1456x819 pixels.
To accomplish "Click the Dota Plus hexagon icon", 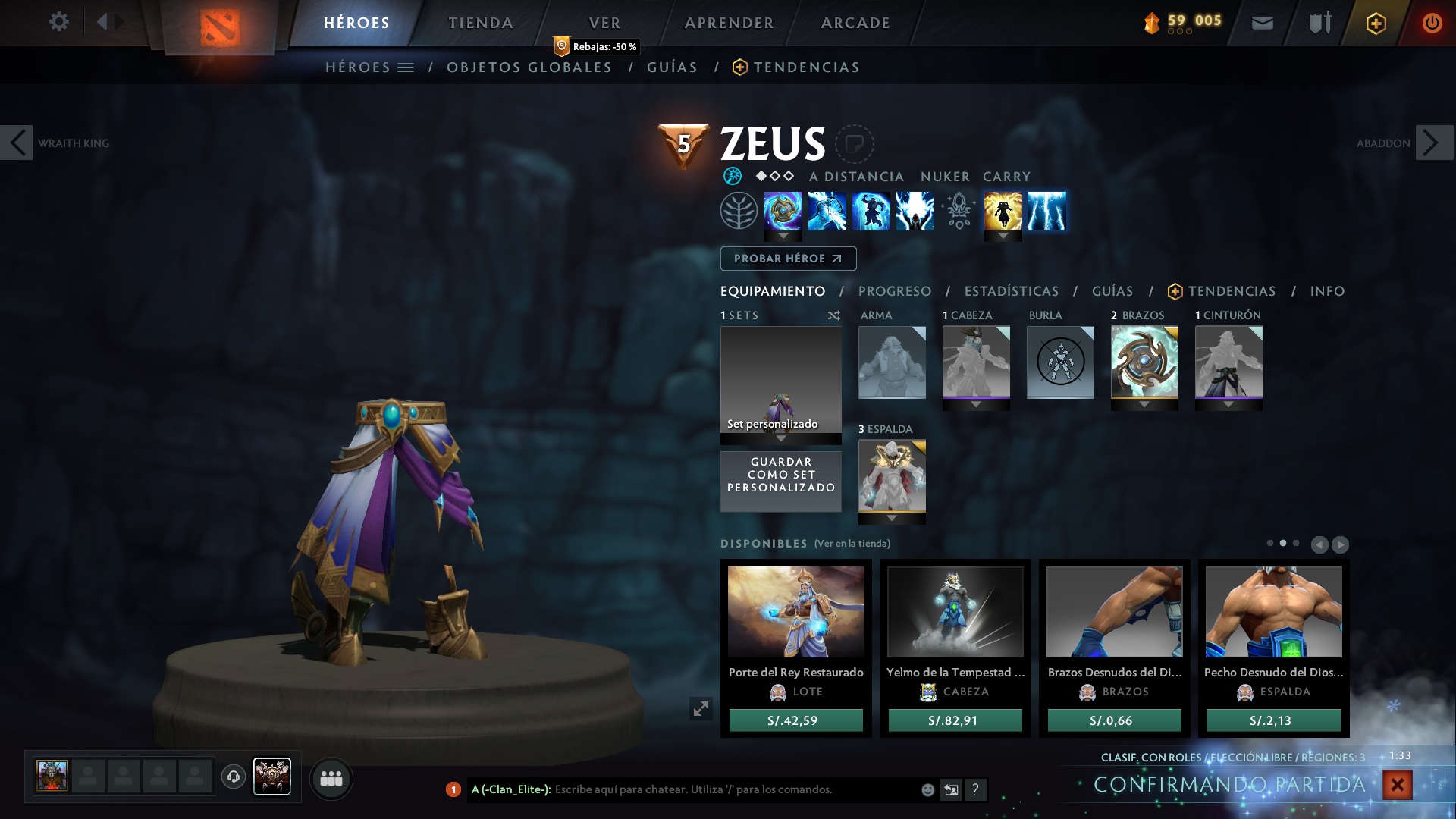I will click(1375, 22).
